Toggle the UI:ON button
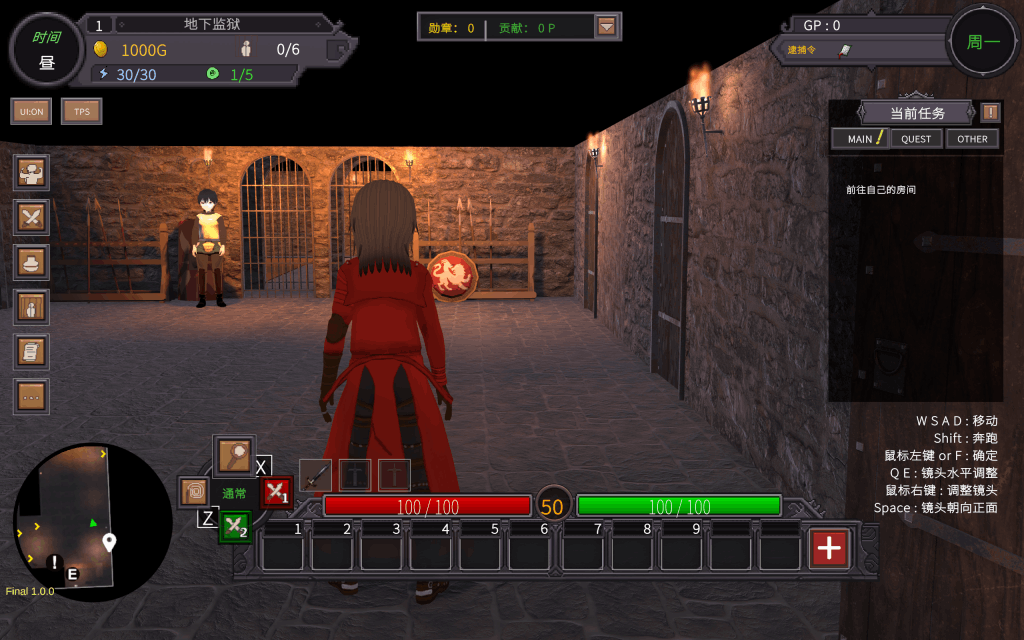Image resolution: width=1024 pixels, height=640 pixels. click(x=31, y=111)
